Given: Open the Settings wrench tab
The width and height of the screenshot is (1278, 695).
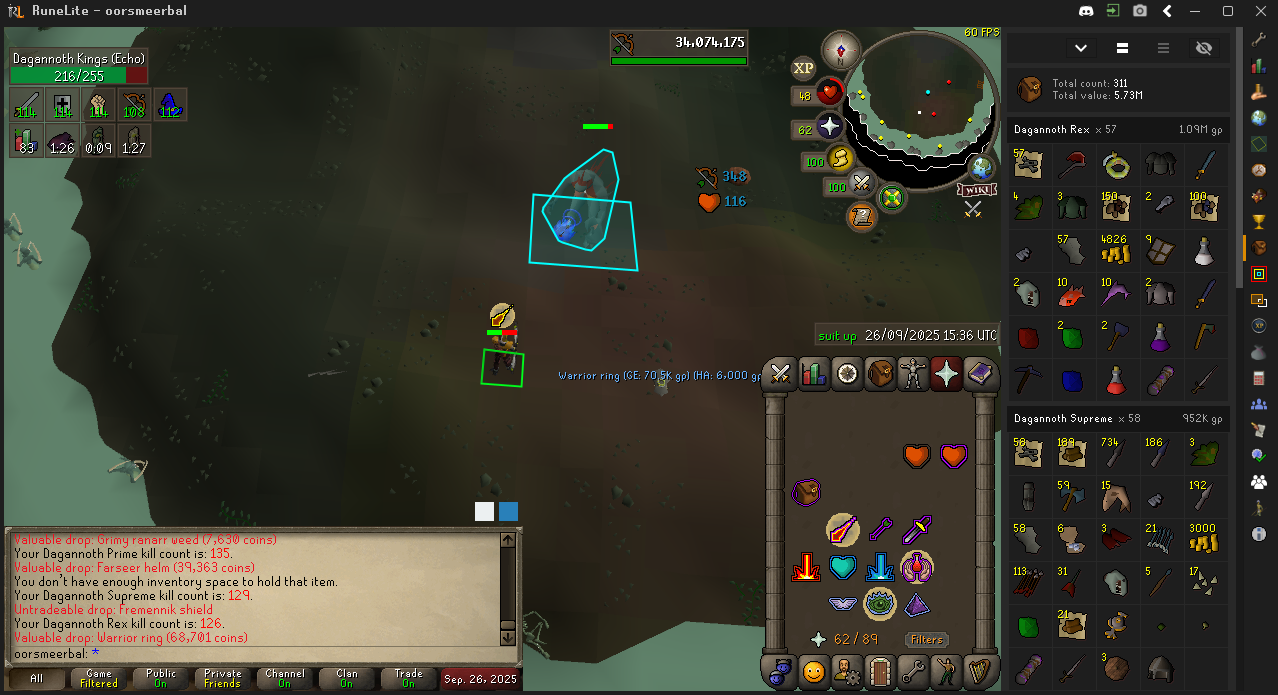Looking at the screenshot, I should click(x=913, y=671).
